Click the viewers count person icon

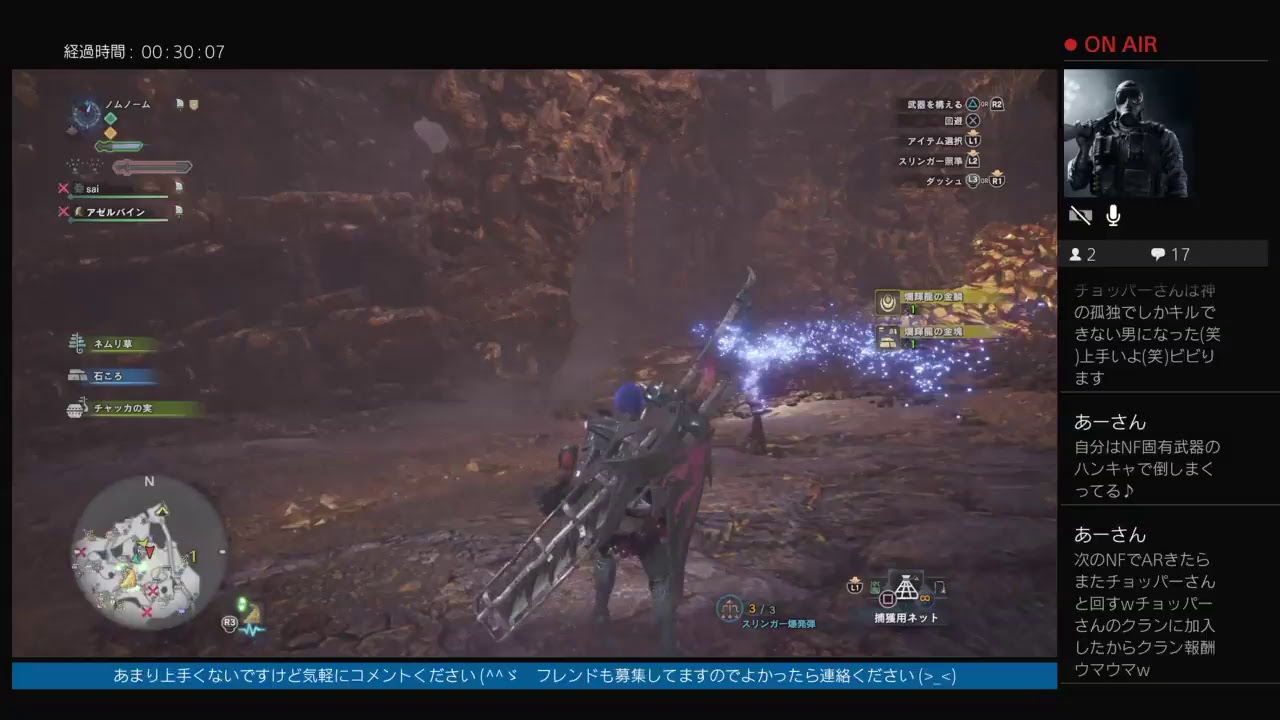tap(1076, 254)
